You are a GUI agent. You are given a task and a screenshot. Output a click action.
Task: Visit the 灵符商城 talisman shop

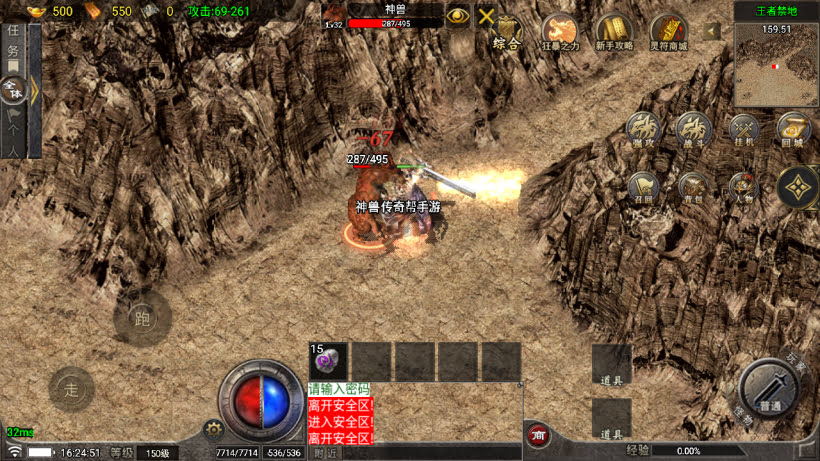click(668, 31)
